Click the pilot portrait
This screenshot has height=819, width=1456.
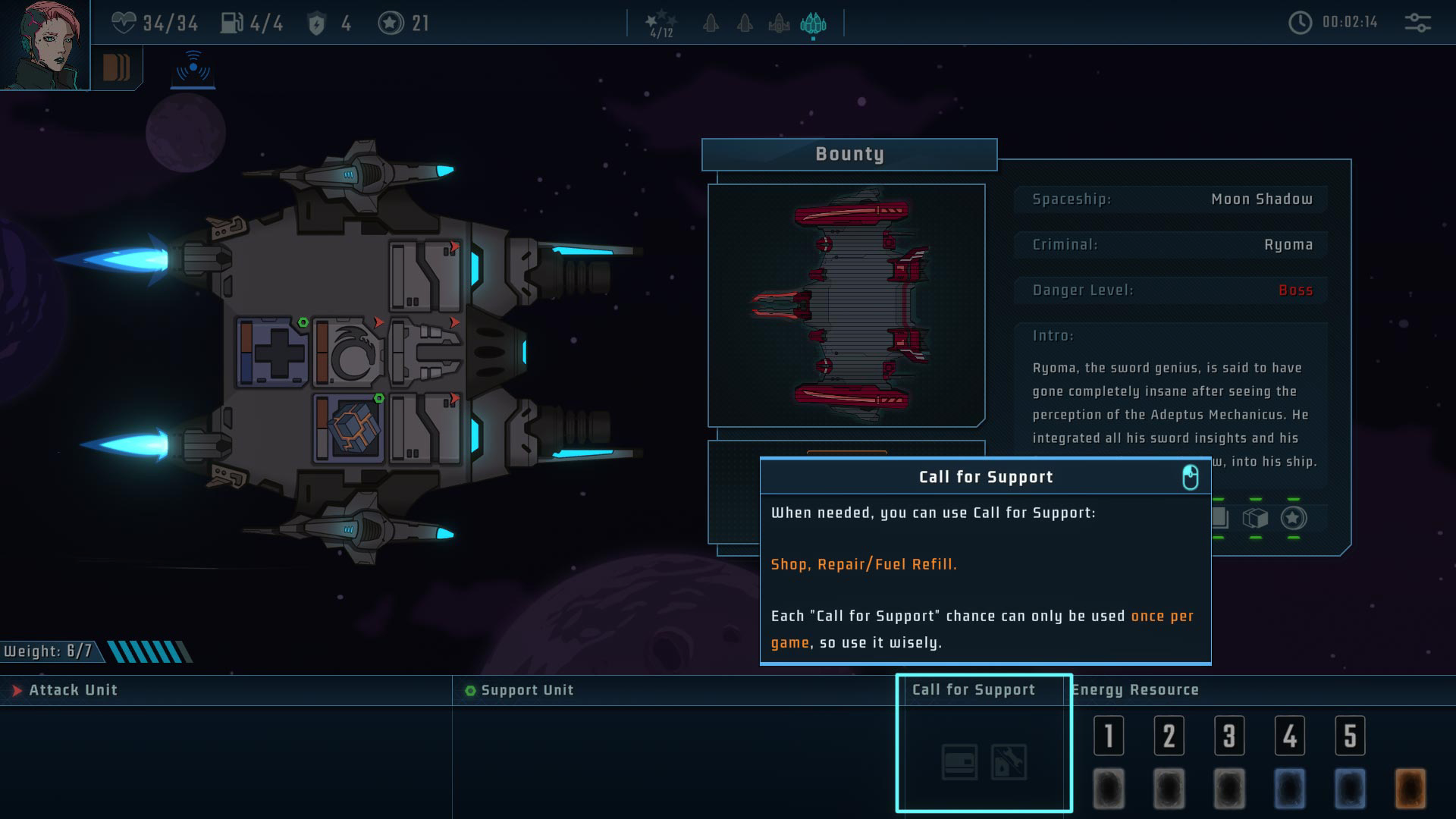[44, 44]
